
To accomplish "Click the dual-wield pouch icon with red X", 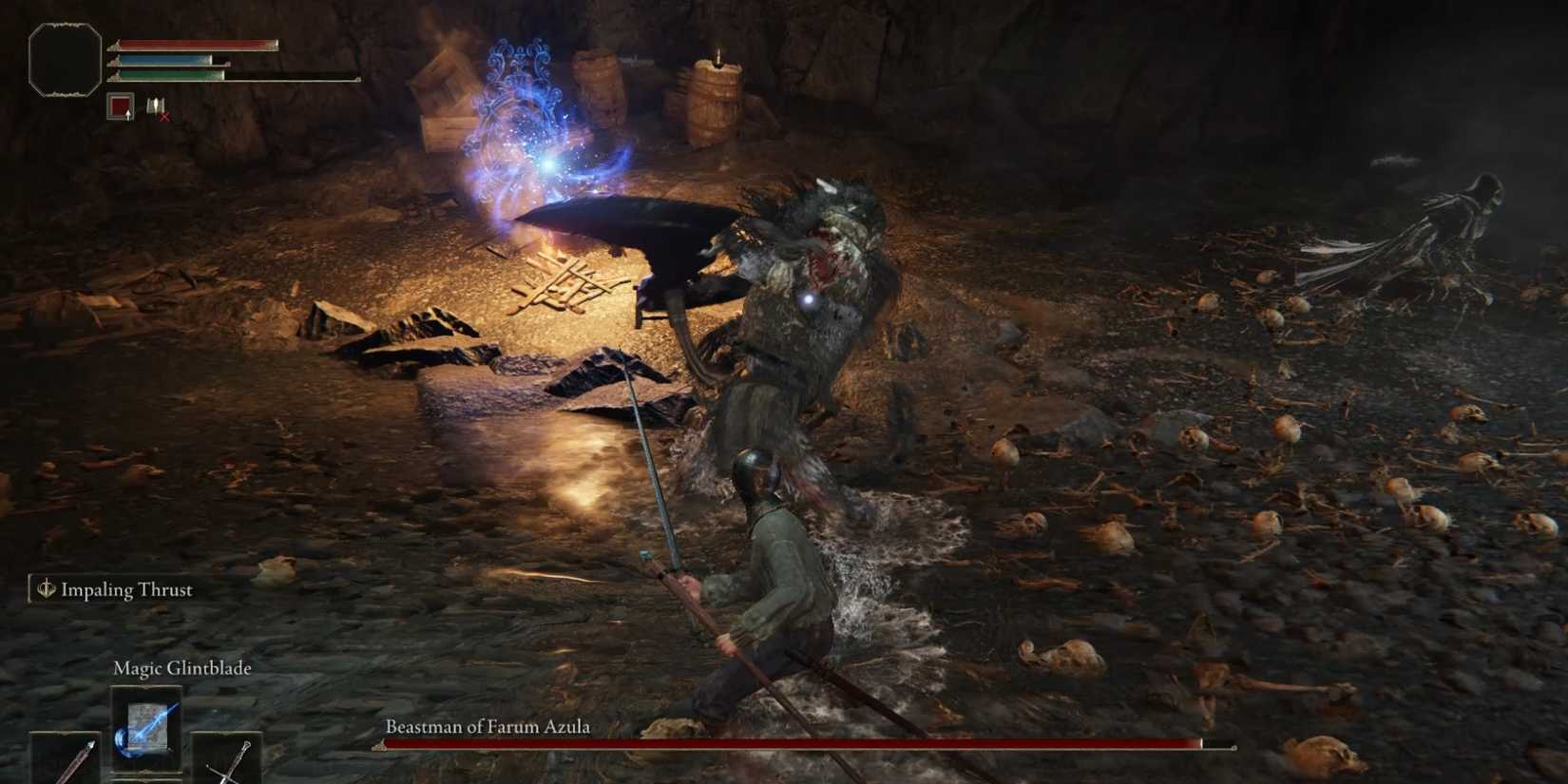I will click(x=156, y=106).
